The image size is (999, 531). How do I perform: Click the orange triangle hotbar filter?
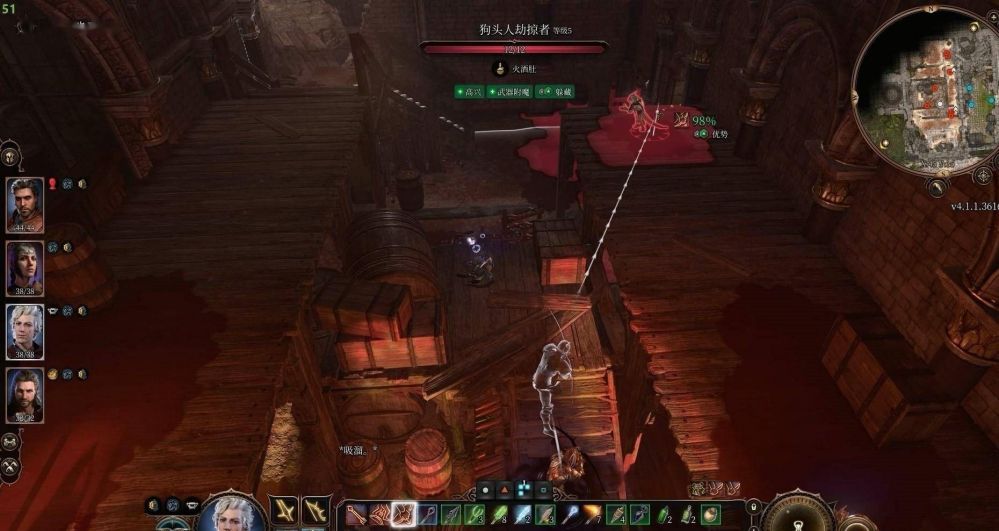tap(506, 490)
